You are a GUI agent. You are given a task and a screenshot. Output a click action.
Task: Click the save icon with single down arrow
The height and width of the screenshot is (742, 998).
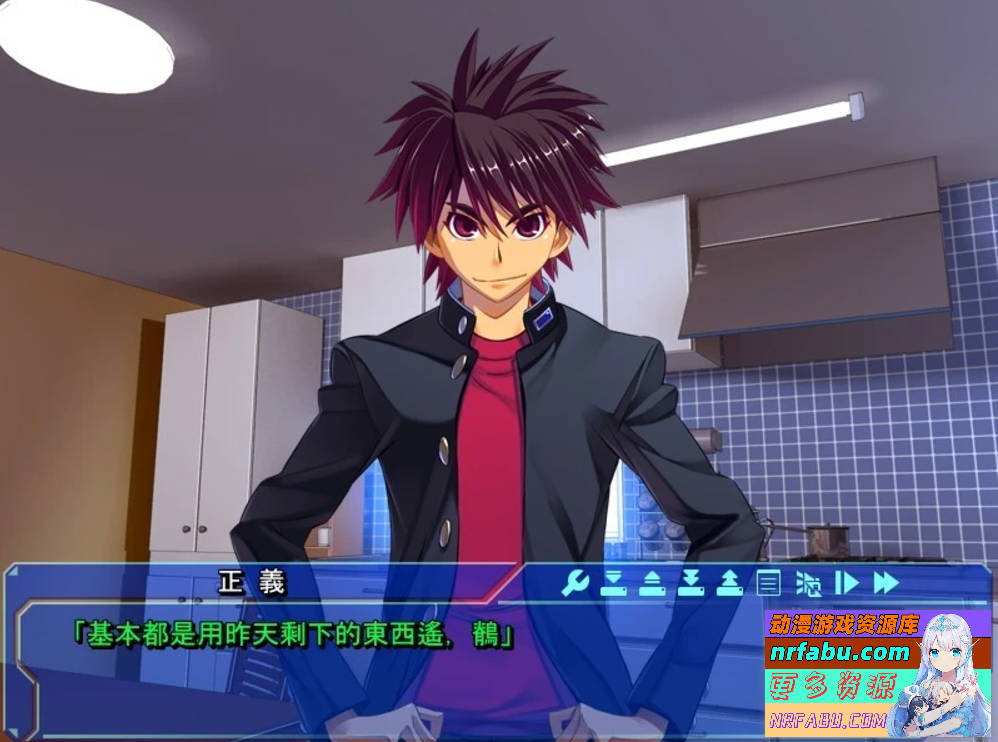[x=613, y=582]
